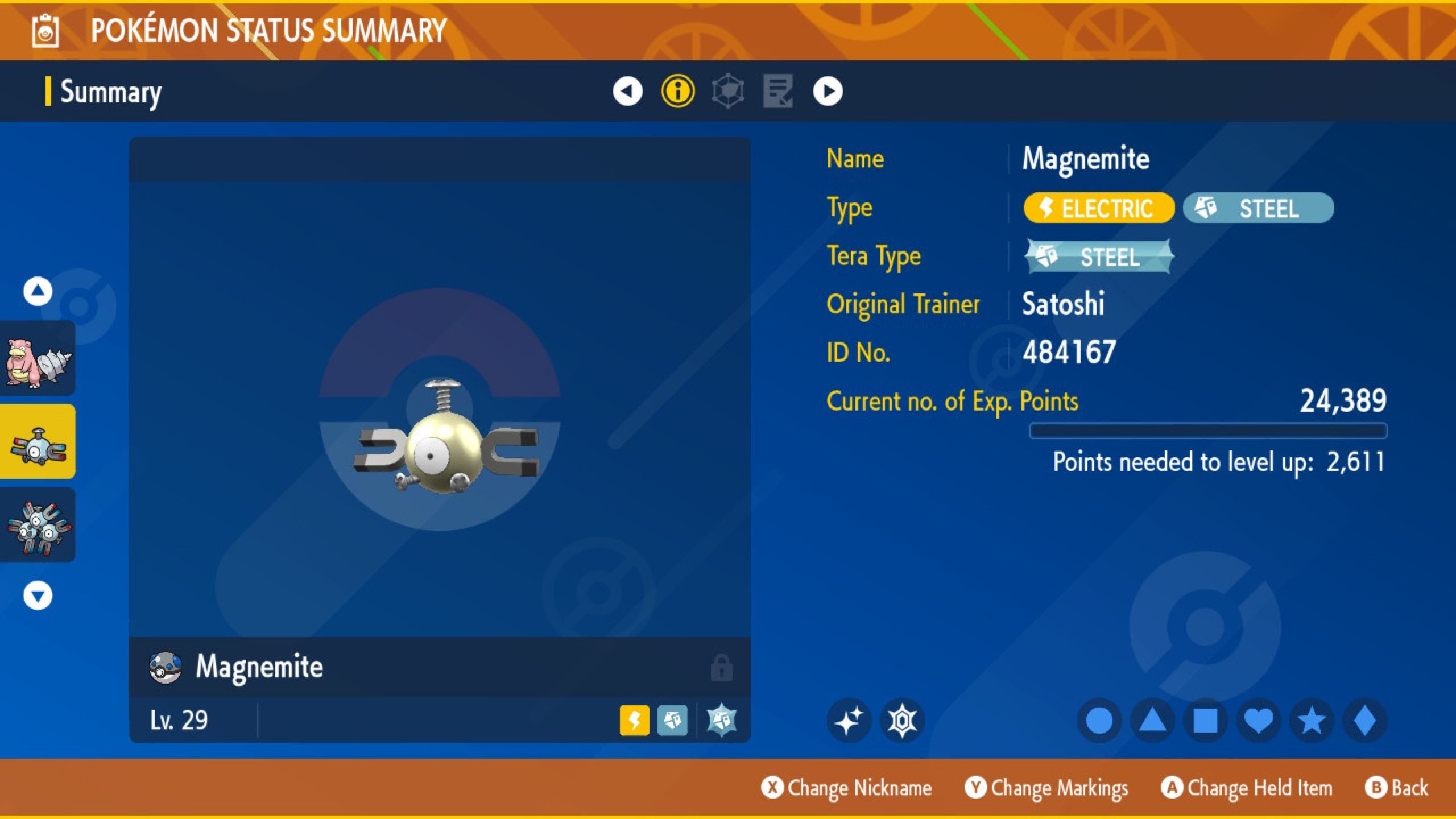Switch to the moves notepad tab
Screen dimensions: 1456x819
tap(778, 91)
